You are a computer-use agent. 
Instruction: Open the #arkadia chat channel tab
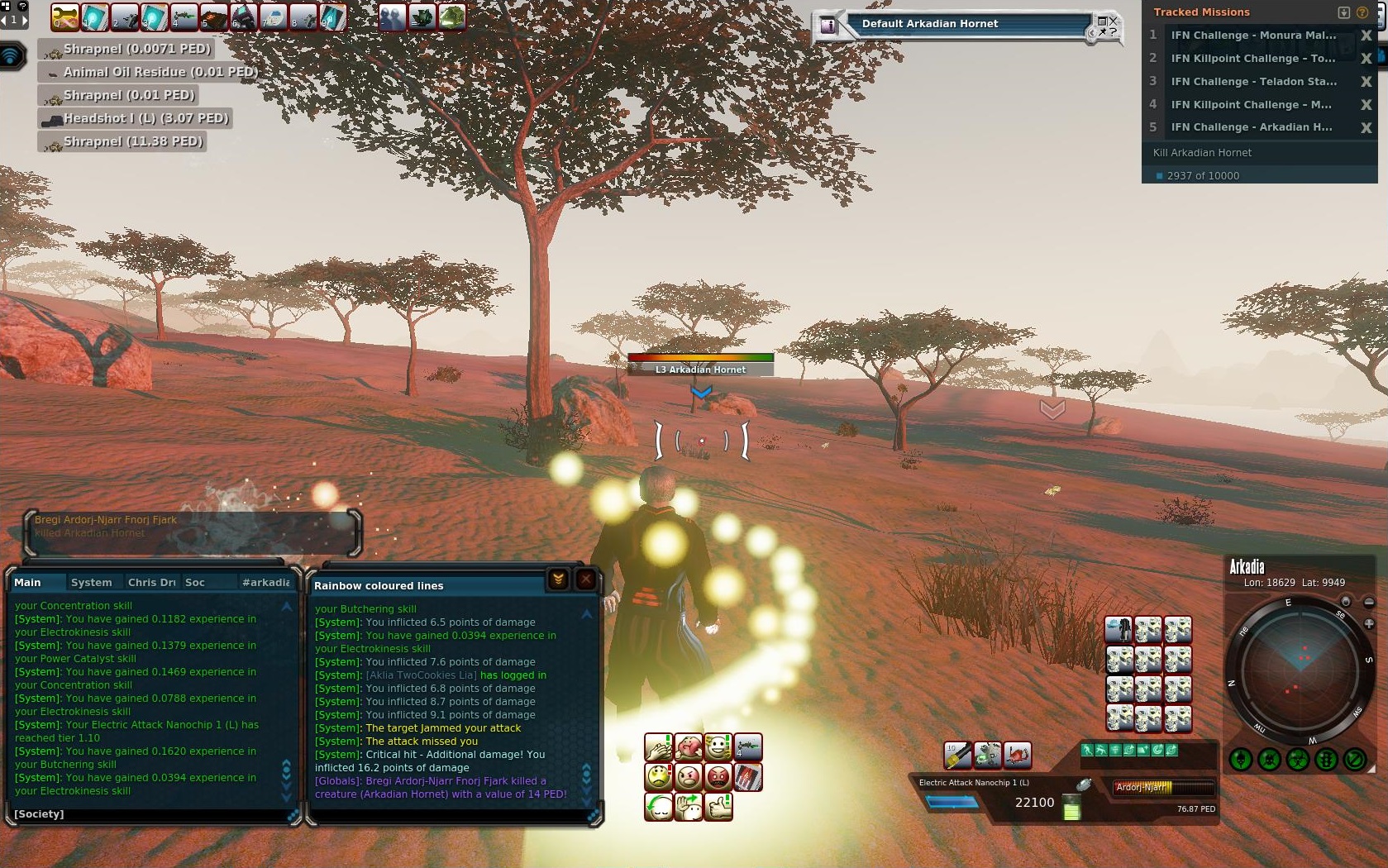click(265, 582)
